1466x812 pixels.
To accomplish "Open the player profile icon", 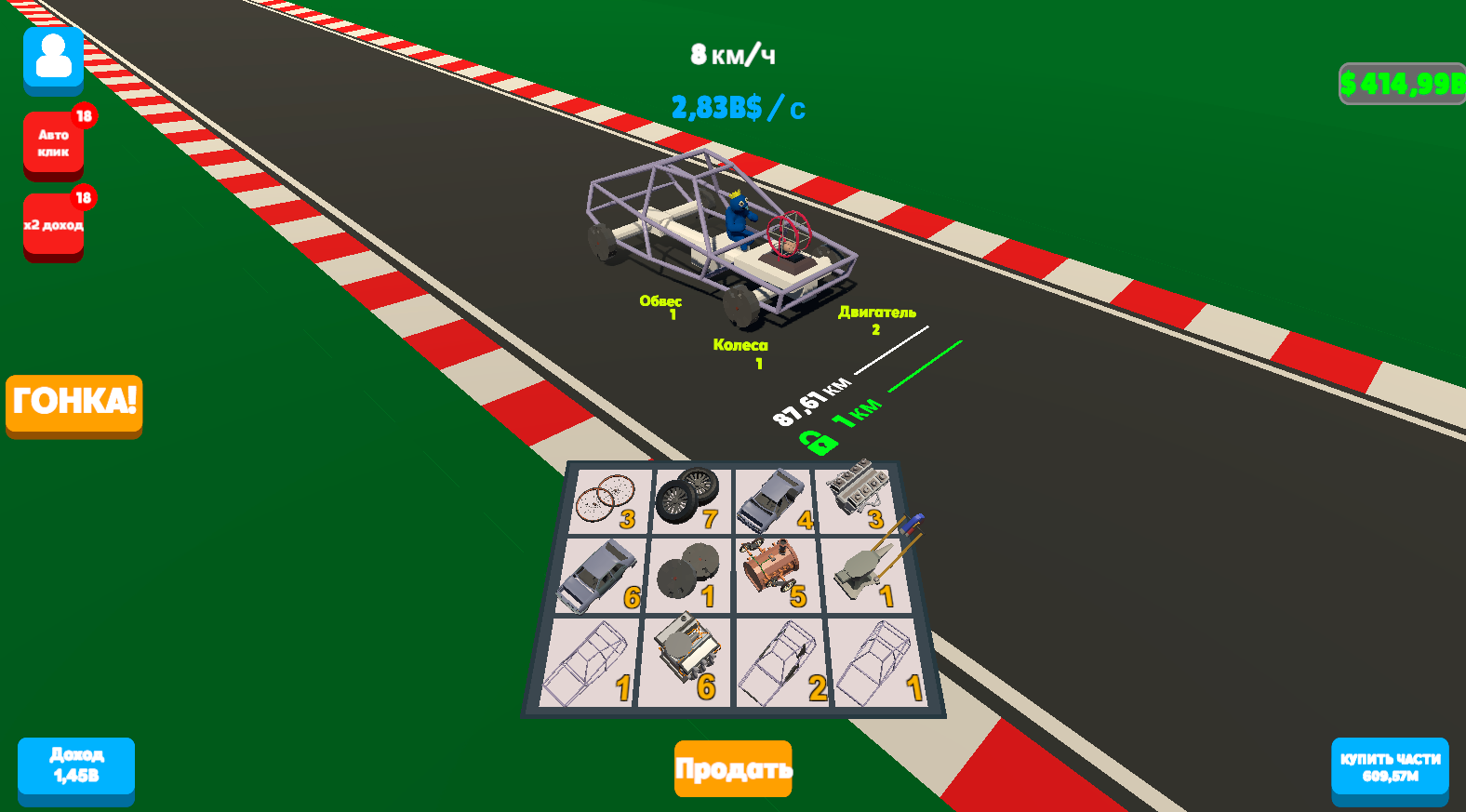I will click(x=53, y=59).
